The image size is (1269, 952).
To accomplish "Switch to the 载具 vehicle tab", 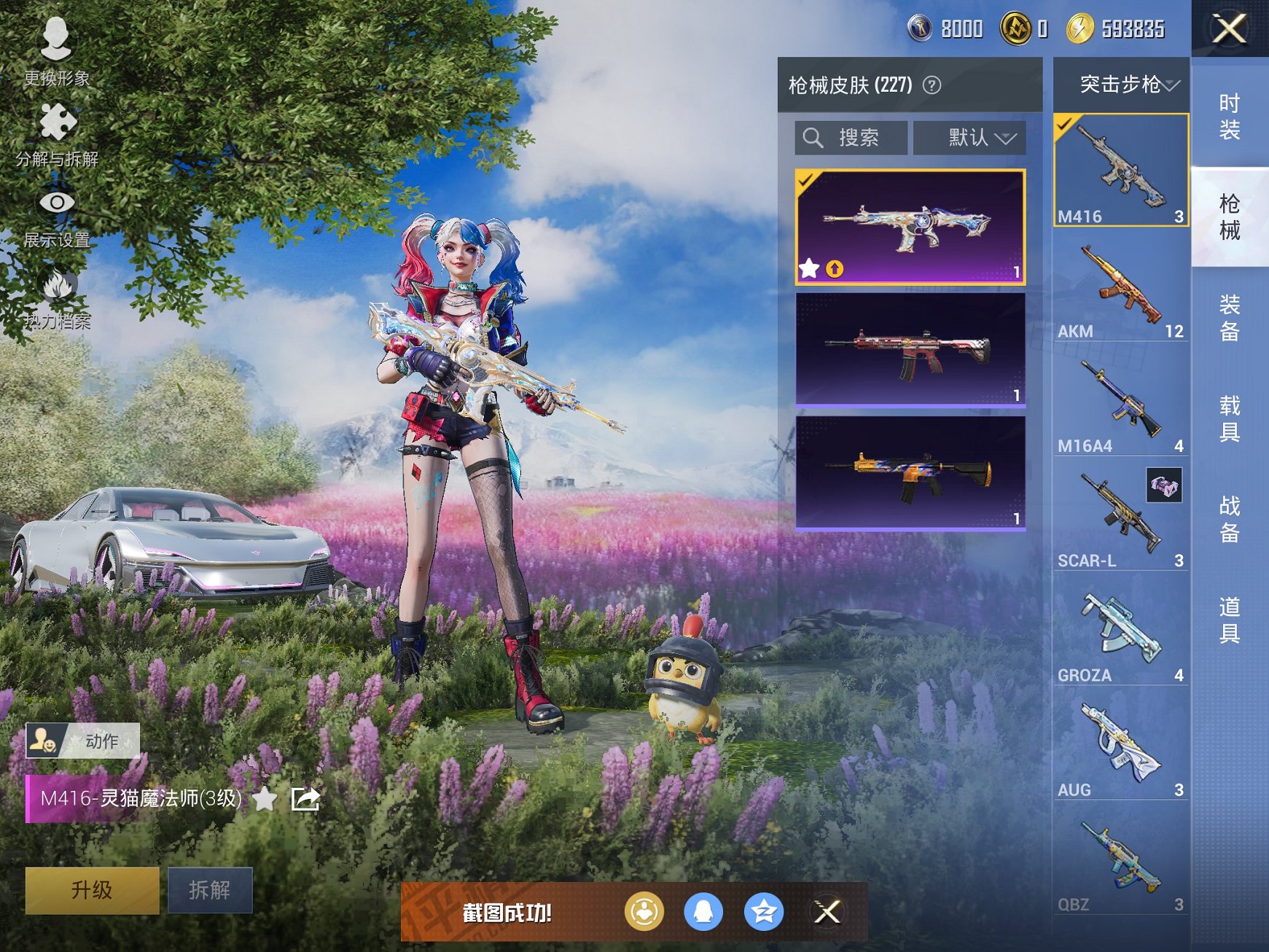I will pos(1229,418).
